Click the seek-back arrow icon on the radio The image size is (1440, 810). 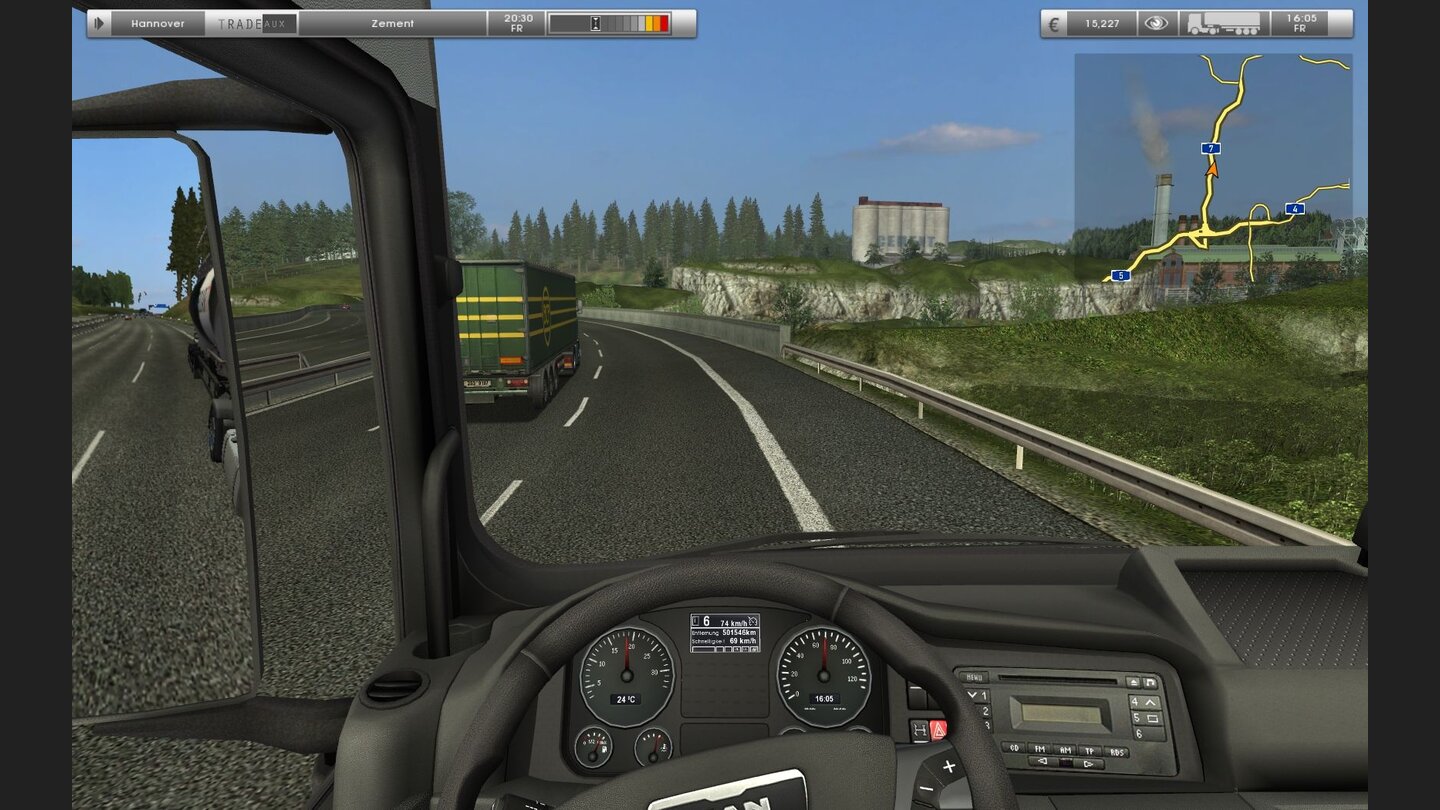pos(1041,762)
